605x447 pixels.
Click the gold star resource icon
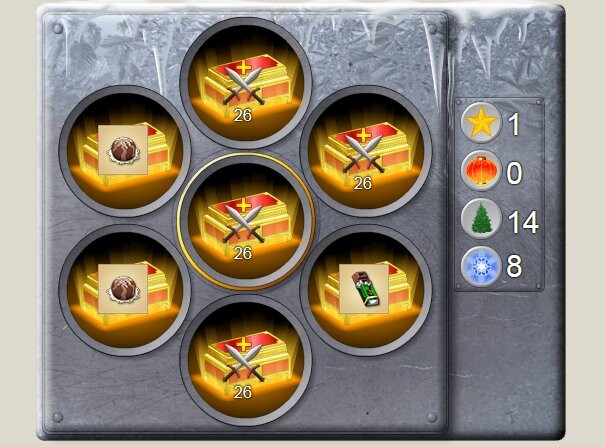480,124
